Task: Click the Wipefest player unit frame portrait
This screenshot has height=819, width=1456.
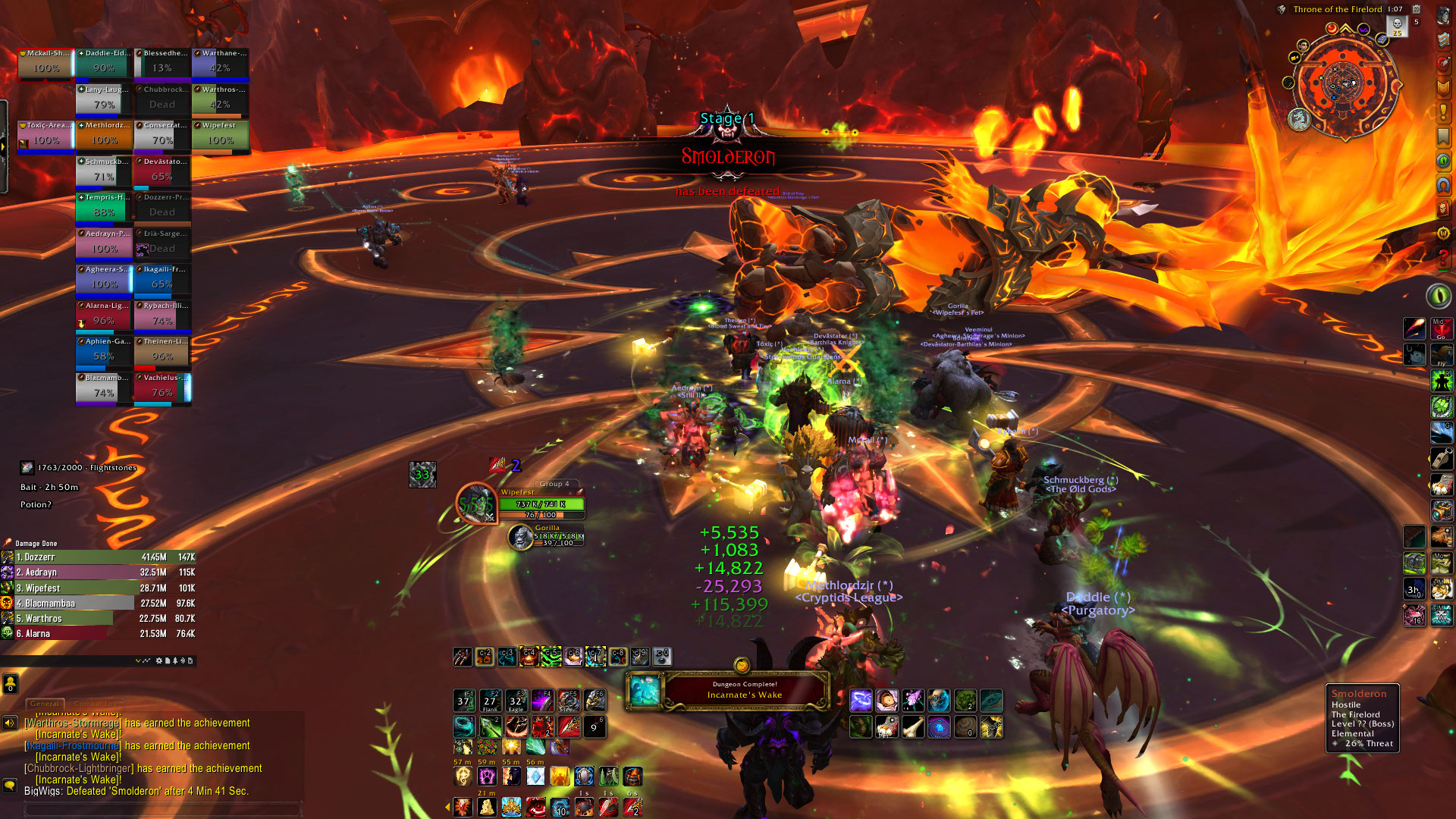Action: 476,503
